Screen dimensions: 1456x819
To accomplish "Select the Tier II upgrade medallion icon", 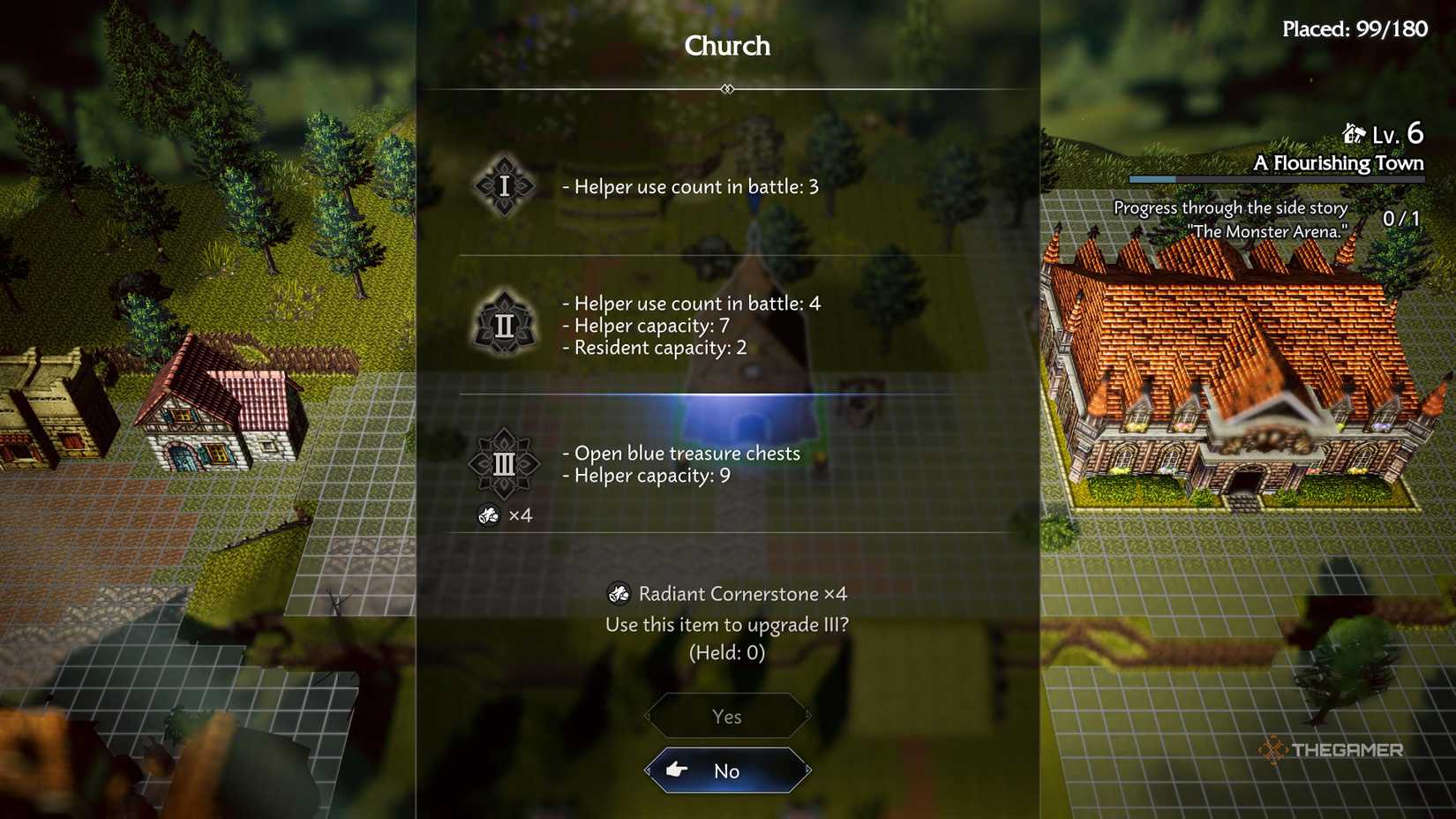I will coord(503,323).
